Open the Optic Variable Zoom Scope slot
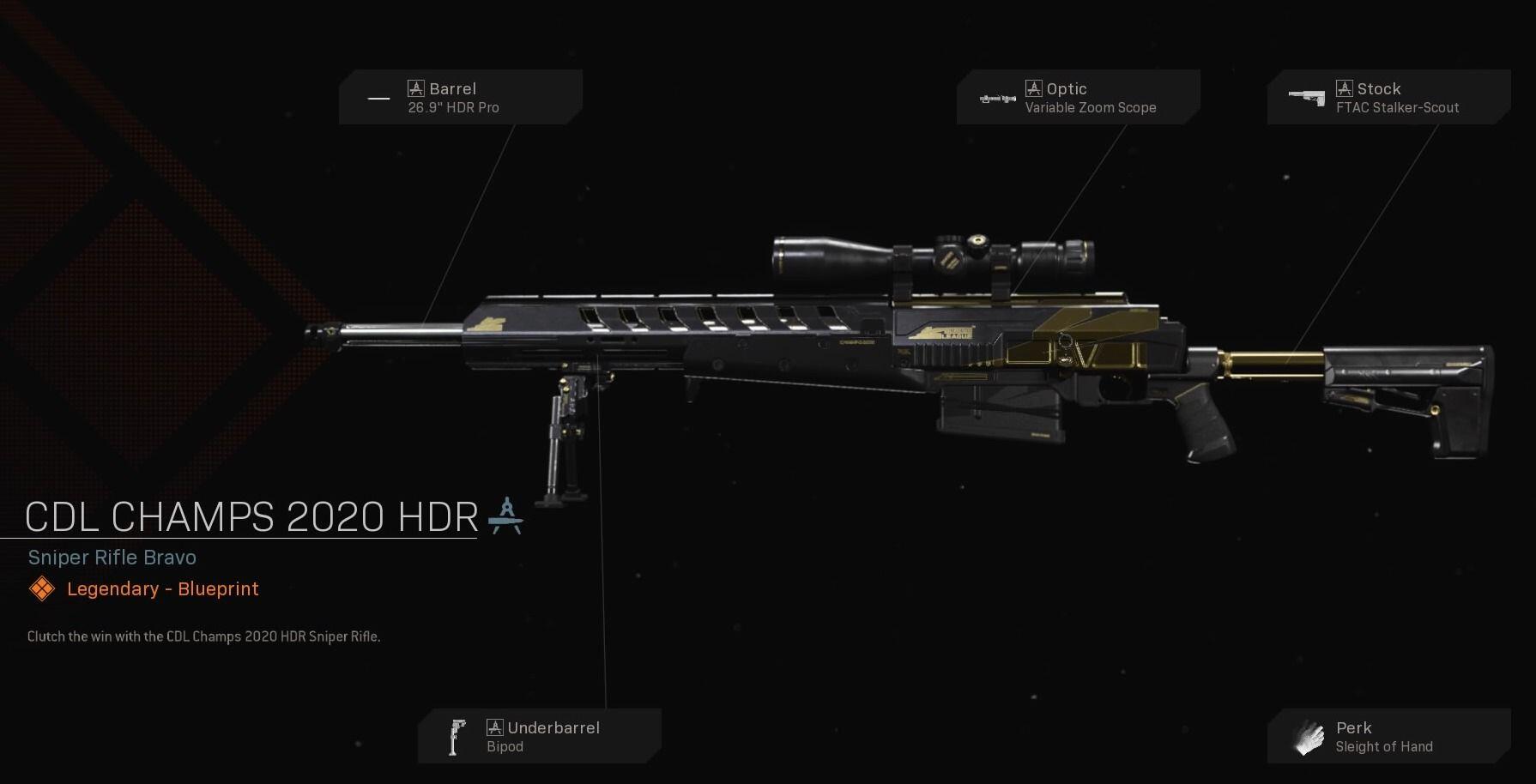This screenshot has width=1536, height=784. pyautogui.click(x=1078, y=98)
